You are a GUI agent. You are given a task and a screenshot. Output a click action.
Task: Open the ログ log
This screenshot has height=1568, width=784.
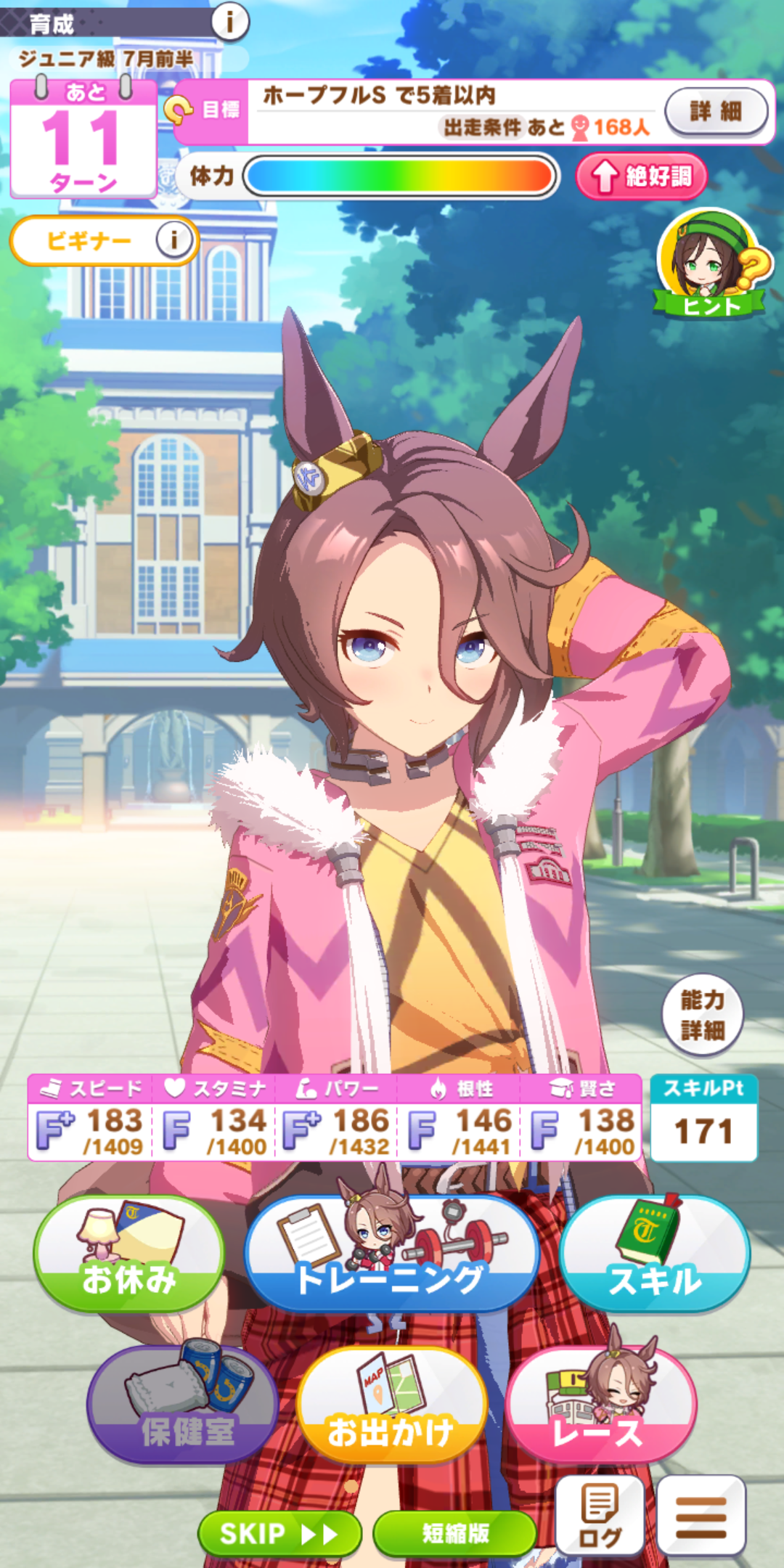pyautogui.click(x=600, y=1515)
